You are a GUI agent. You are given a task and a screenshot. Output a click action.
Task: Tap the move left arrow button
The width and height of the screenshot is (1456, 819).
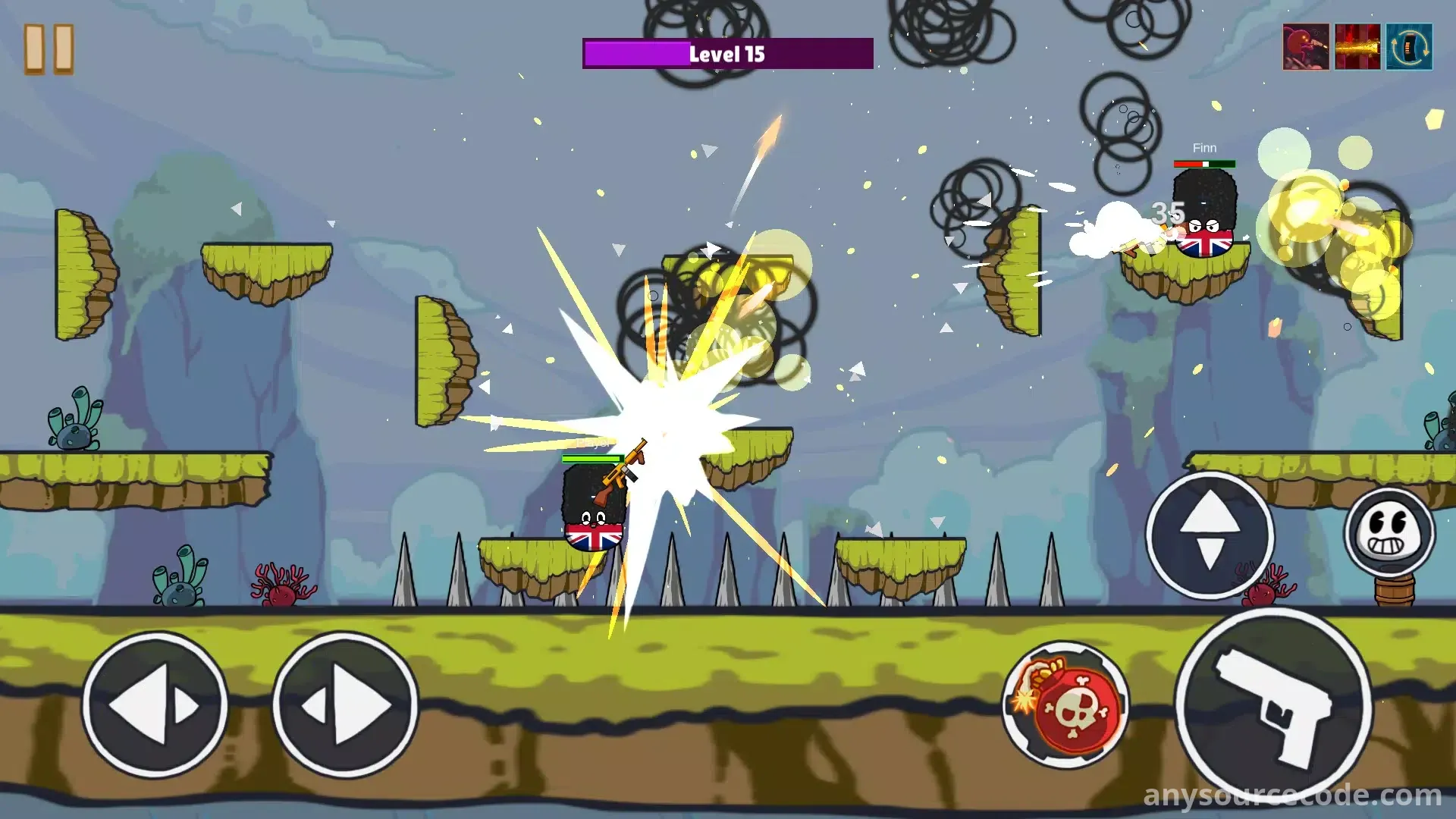155,705
